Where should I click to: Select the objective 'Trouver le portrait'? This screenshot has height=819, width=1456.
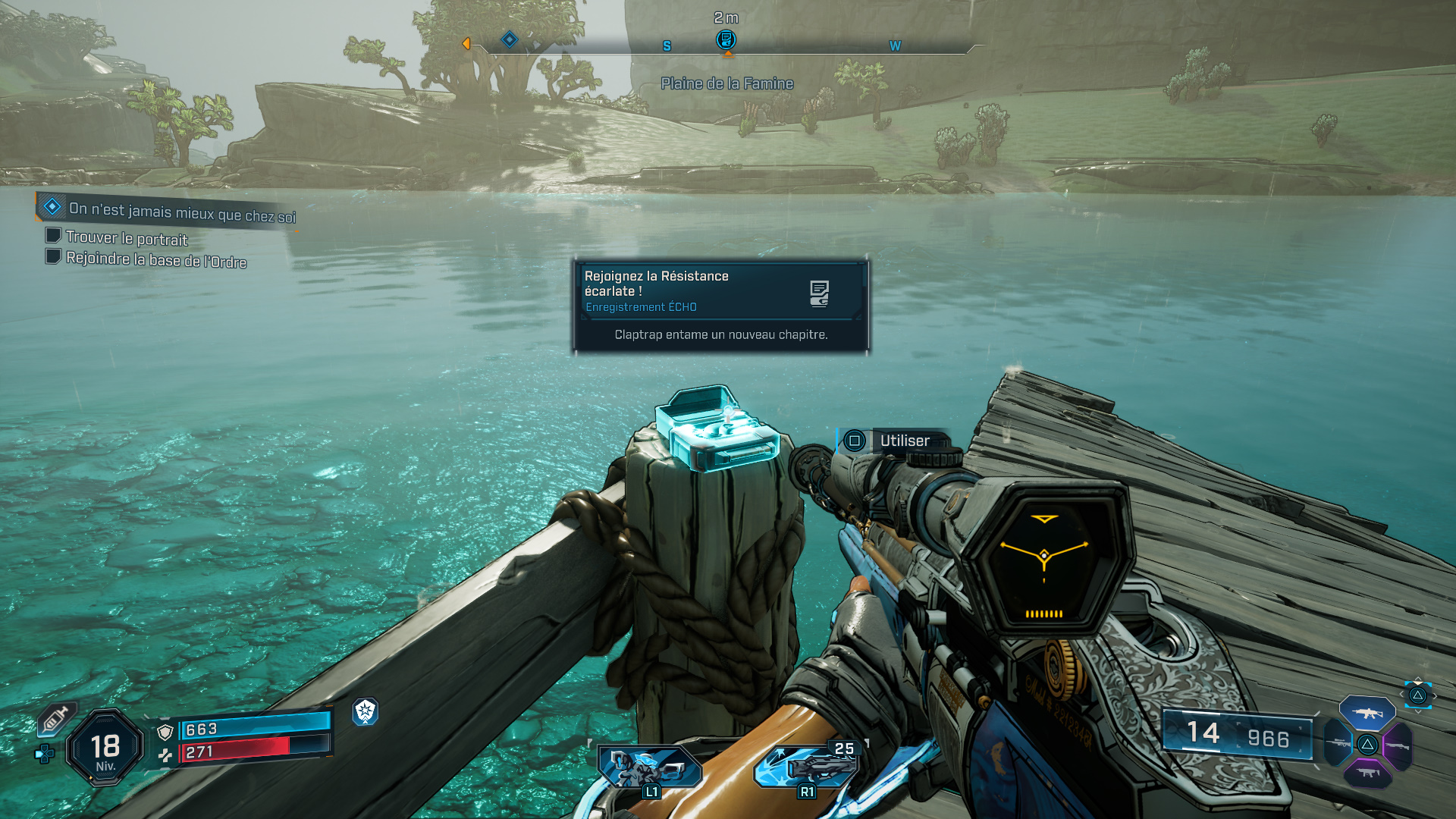tap(126, 238)
